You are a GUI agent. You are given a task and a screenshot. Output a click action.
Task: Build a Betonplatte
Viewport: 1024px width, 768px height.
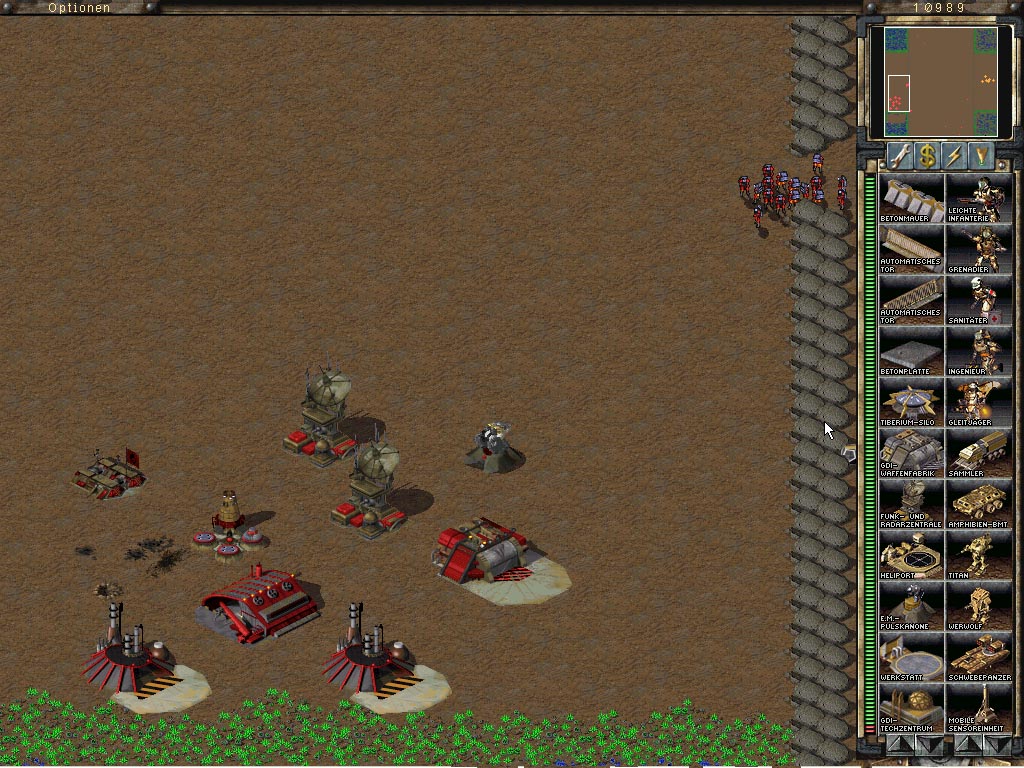point(911,351)
